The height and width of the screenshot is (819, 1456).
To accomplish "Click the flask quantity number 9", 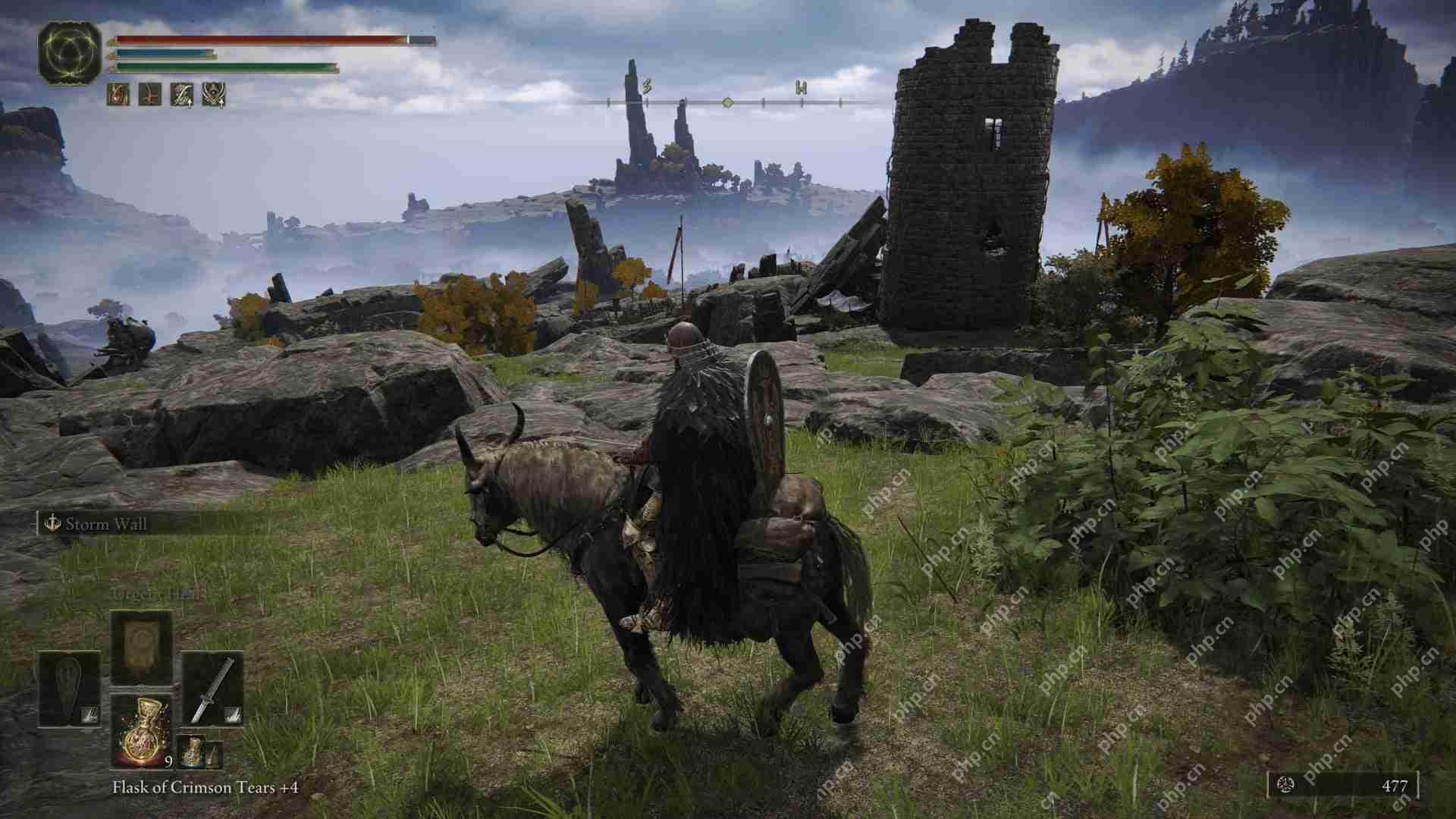I will [x=169, y=762].
